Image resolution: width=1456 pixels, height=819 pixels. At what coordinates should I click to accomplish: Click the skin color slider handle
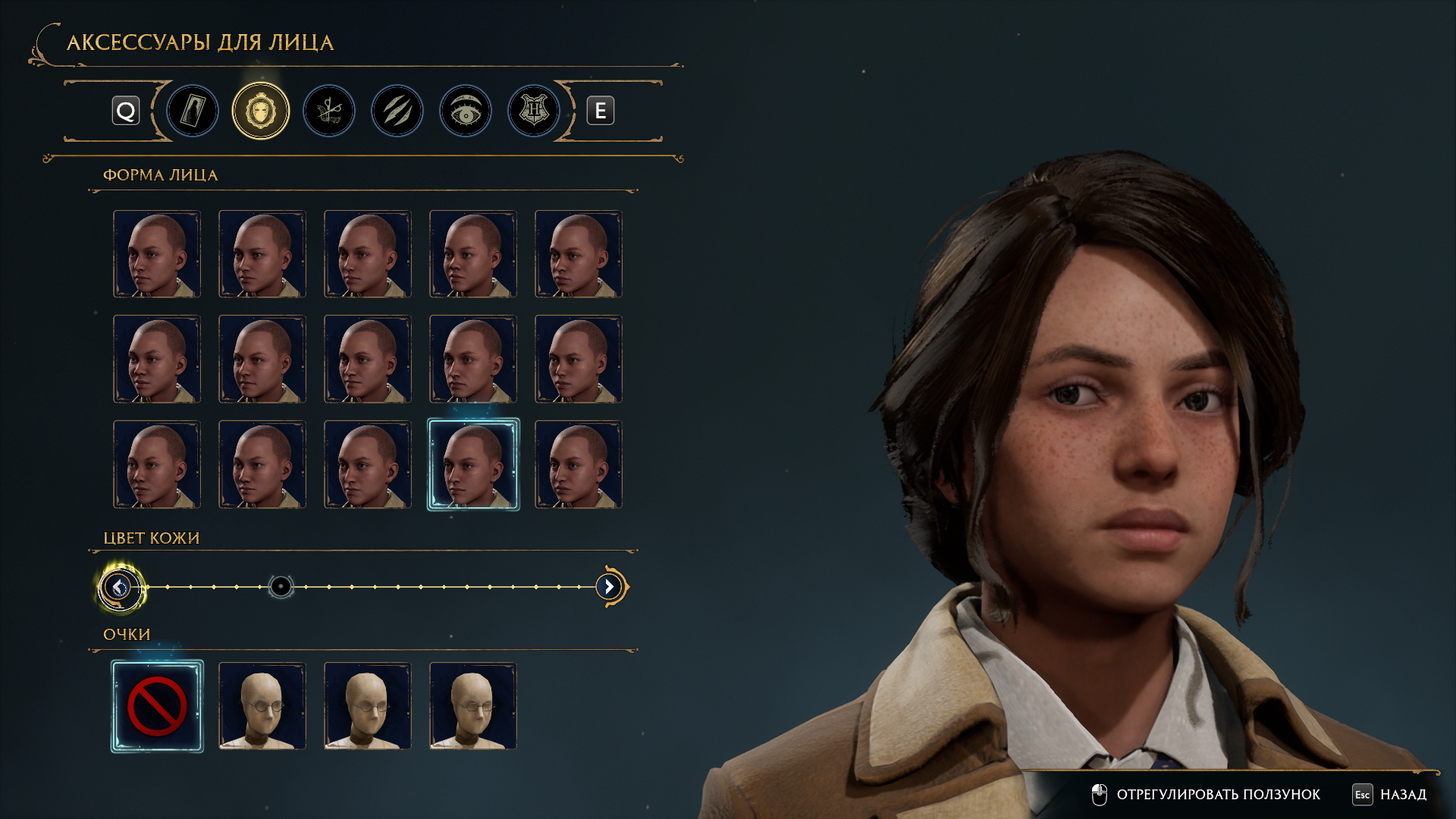pos(281,587)
